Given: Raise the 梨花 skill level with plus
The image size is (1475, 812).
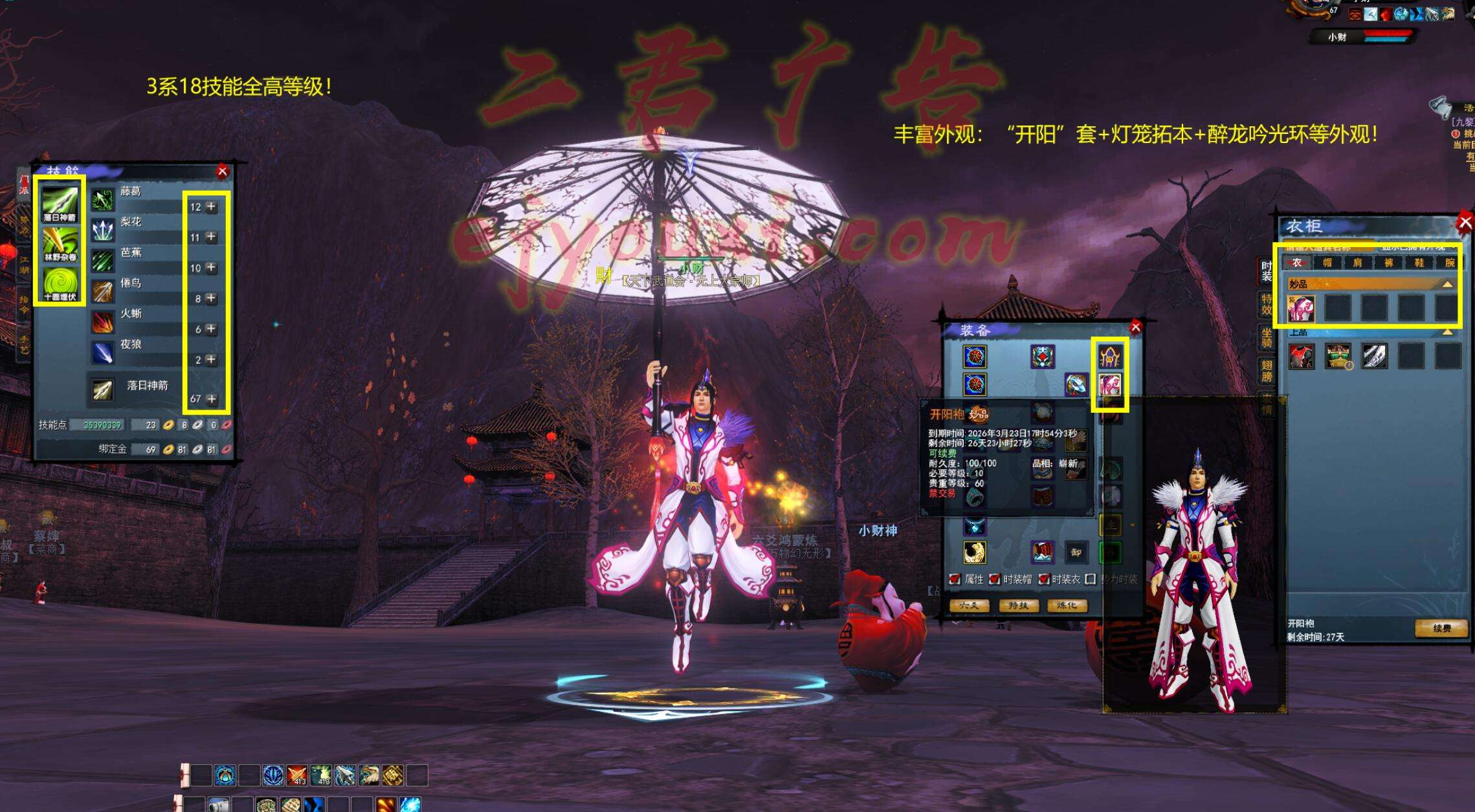Looking at the screenshot, I should point(212,237).
